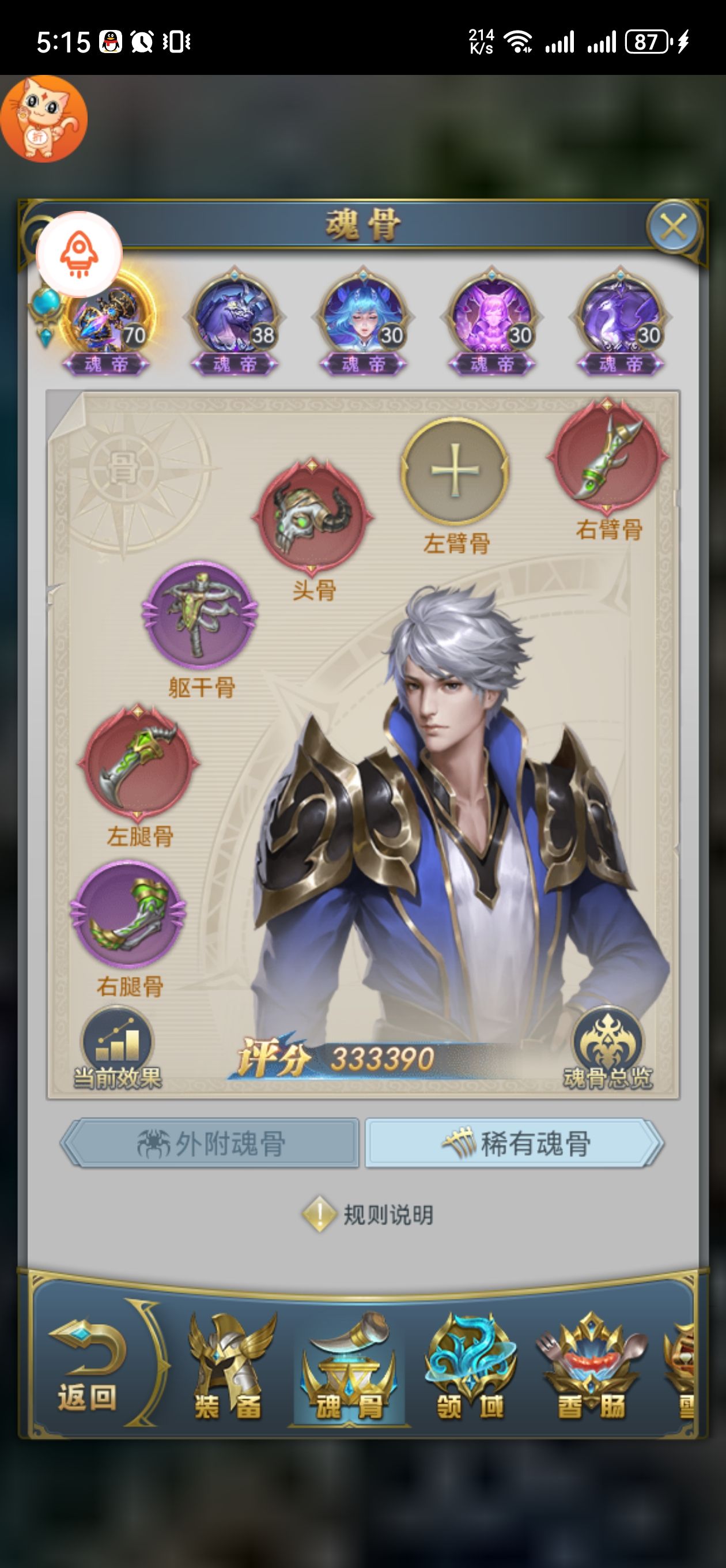This screenshot has width=726, height=1568.
Task: Switch to the 稀有魂骨 tab
Action: [514, 1143]
